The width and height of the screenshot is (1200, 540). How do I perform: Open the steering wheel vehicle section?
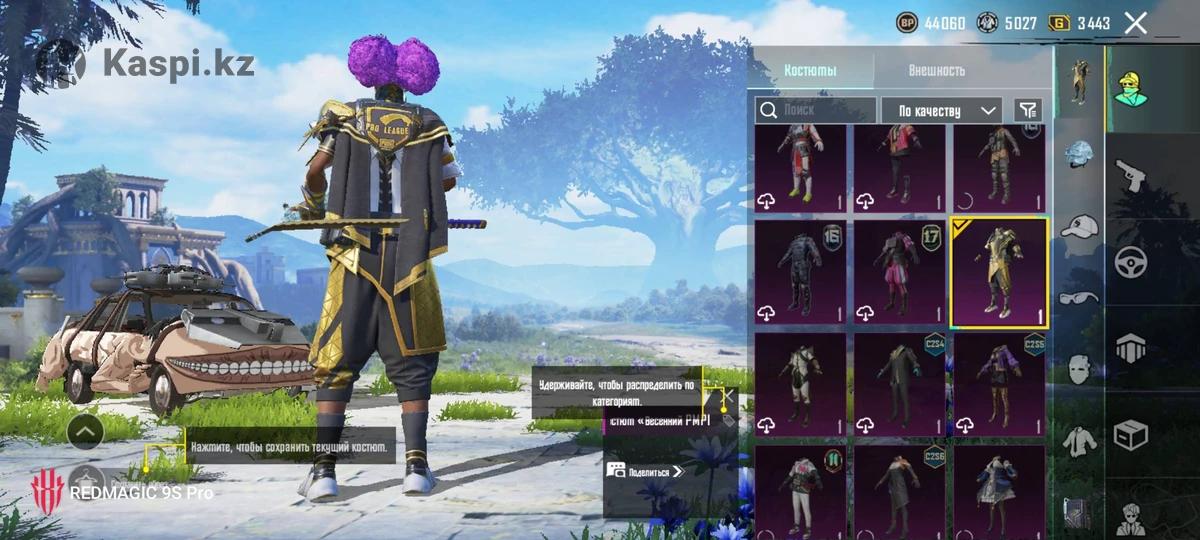[1132, 261]
